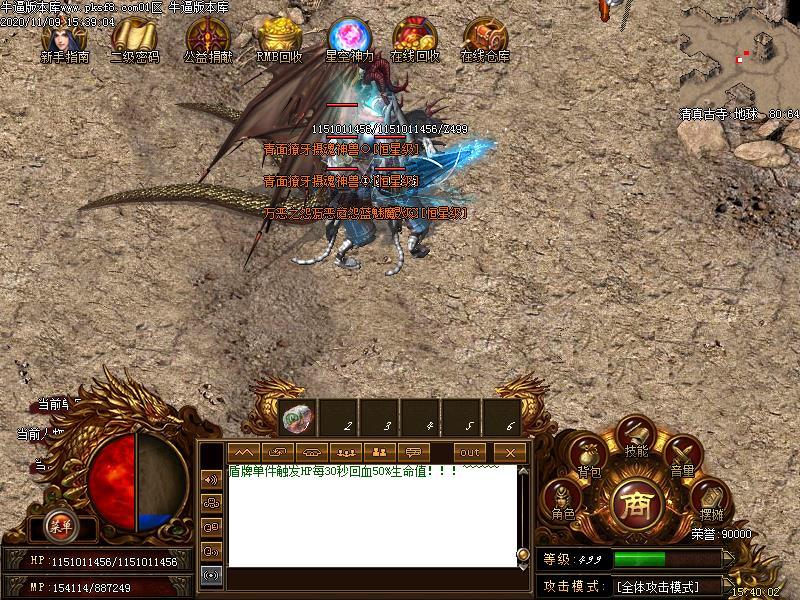
Task: Open the 音量 volume settings
Action: coord(682,458)
